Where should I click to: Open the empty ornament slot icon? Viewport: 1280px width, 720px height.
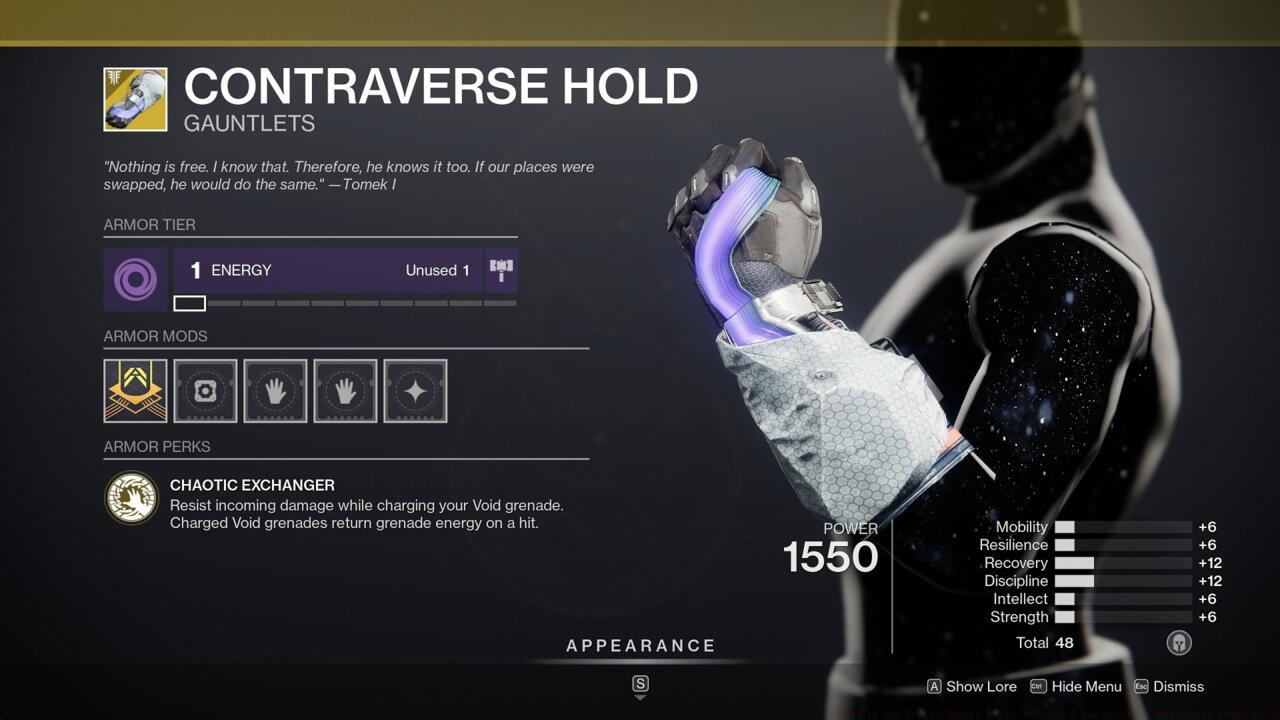(x=415, y=391)
